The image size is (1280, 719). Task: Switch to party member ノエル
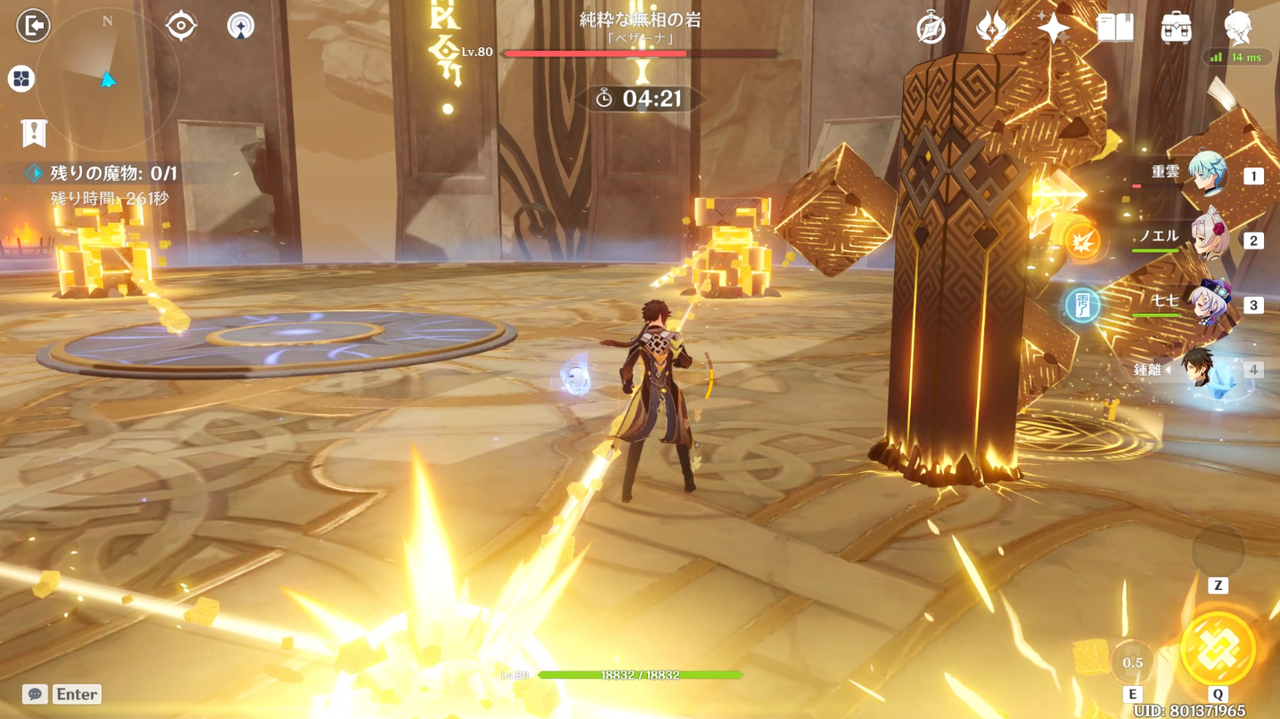click(x=1209, y=239)
